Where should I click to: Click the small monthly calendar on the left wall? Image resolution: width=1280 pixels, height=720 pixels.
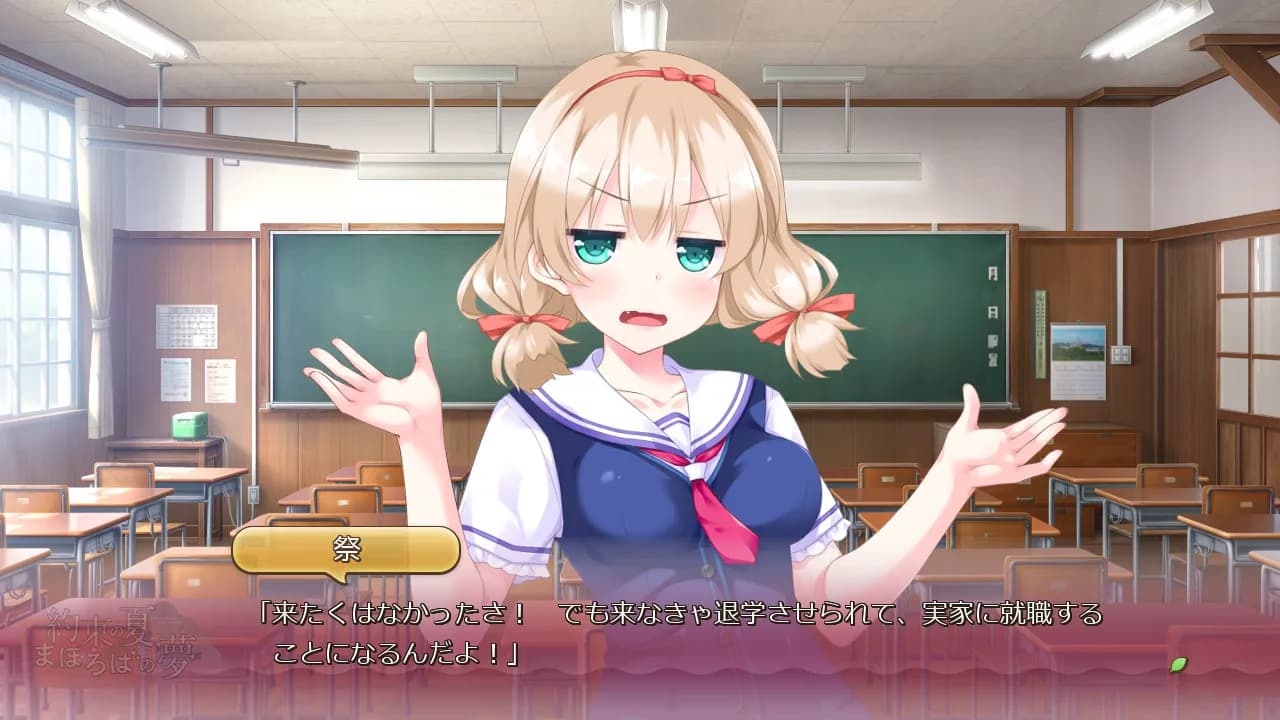pos(185,325)
